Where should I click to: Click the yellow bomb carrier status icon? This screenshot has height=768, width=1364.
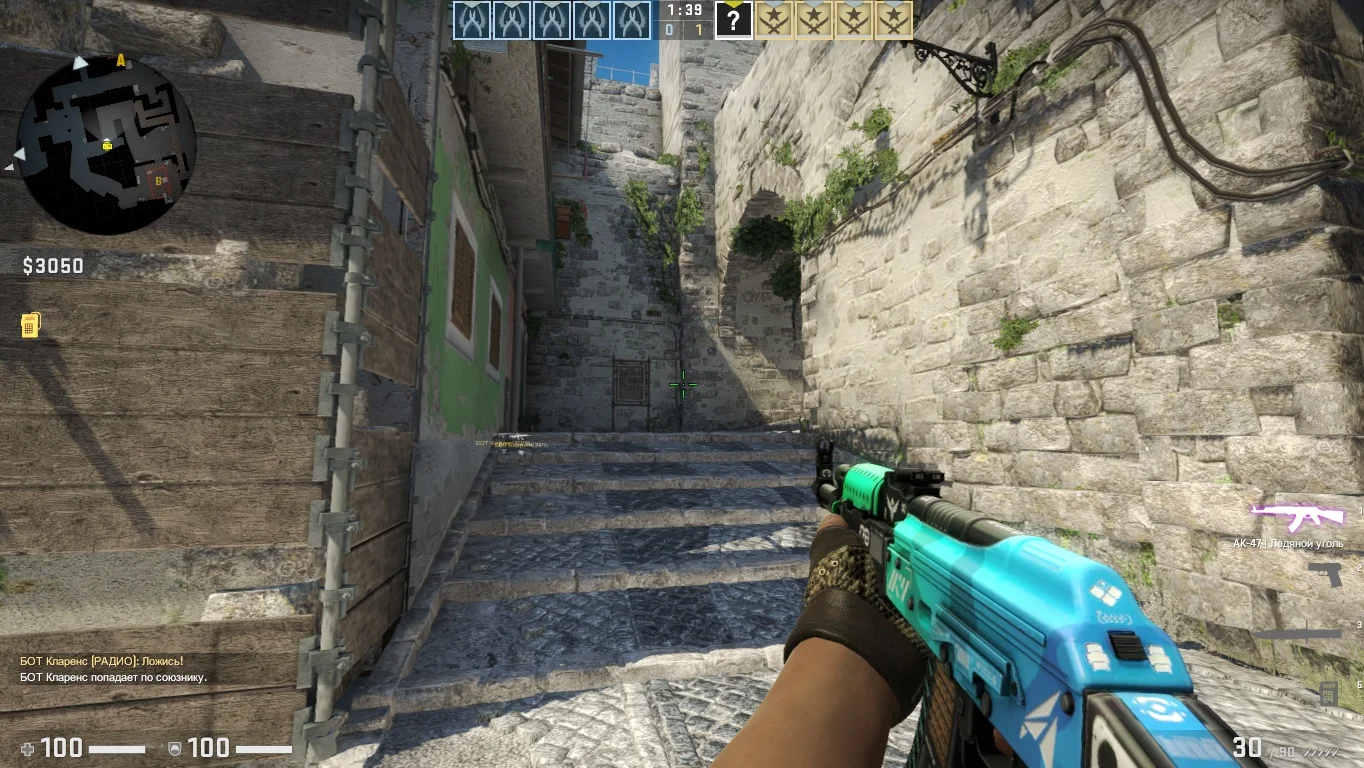[x=31, y=325]
